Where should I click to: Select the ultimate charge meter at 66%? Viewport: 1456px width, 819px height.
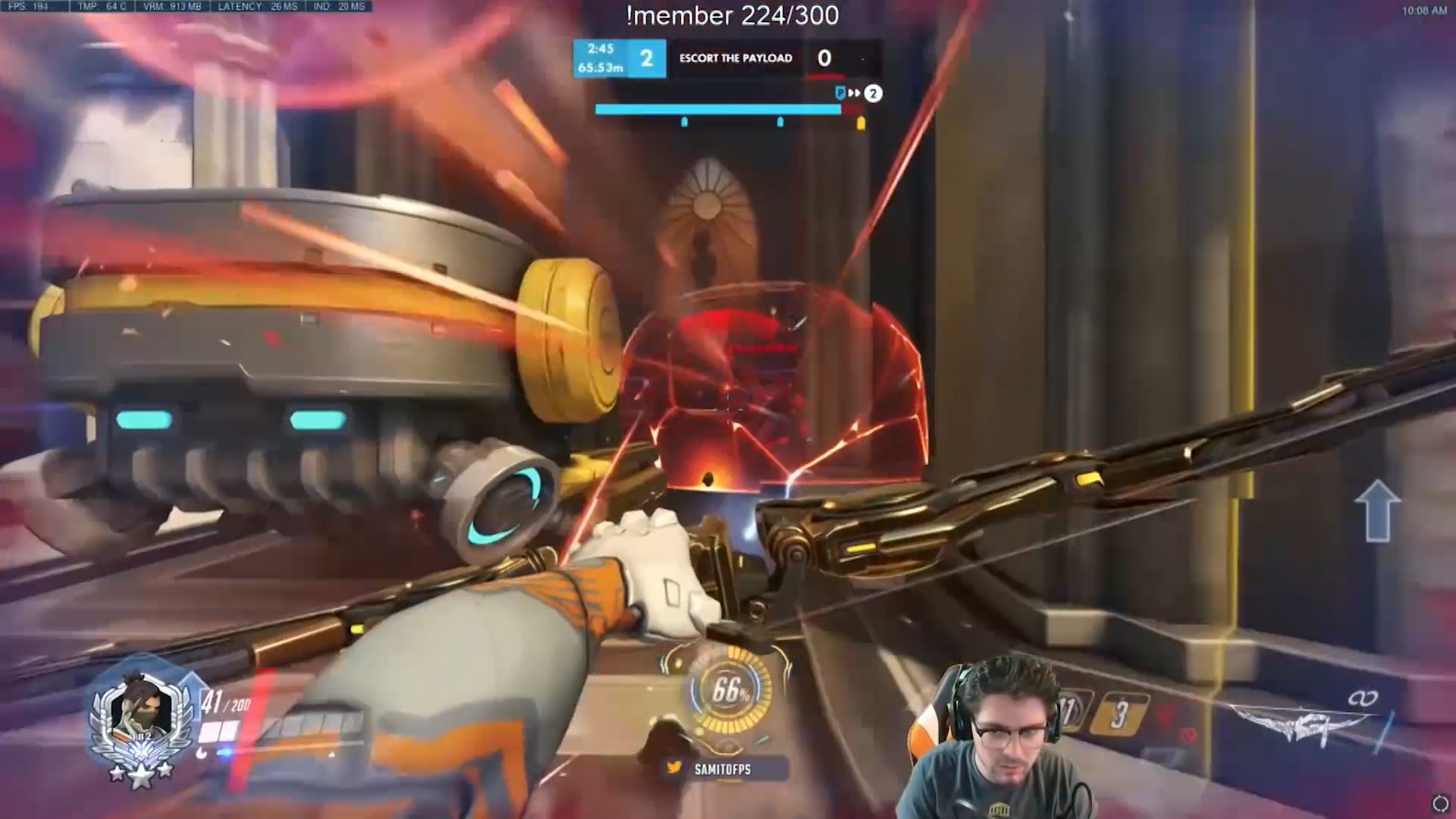click(x=730, y=691)
